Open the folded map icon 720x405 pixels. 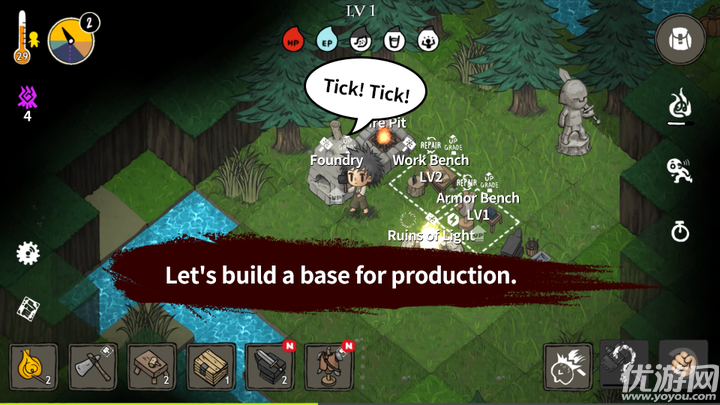click(x=28, y=308)
